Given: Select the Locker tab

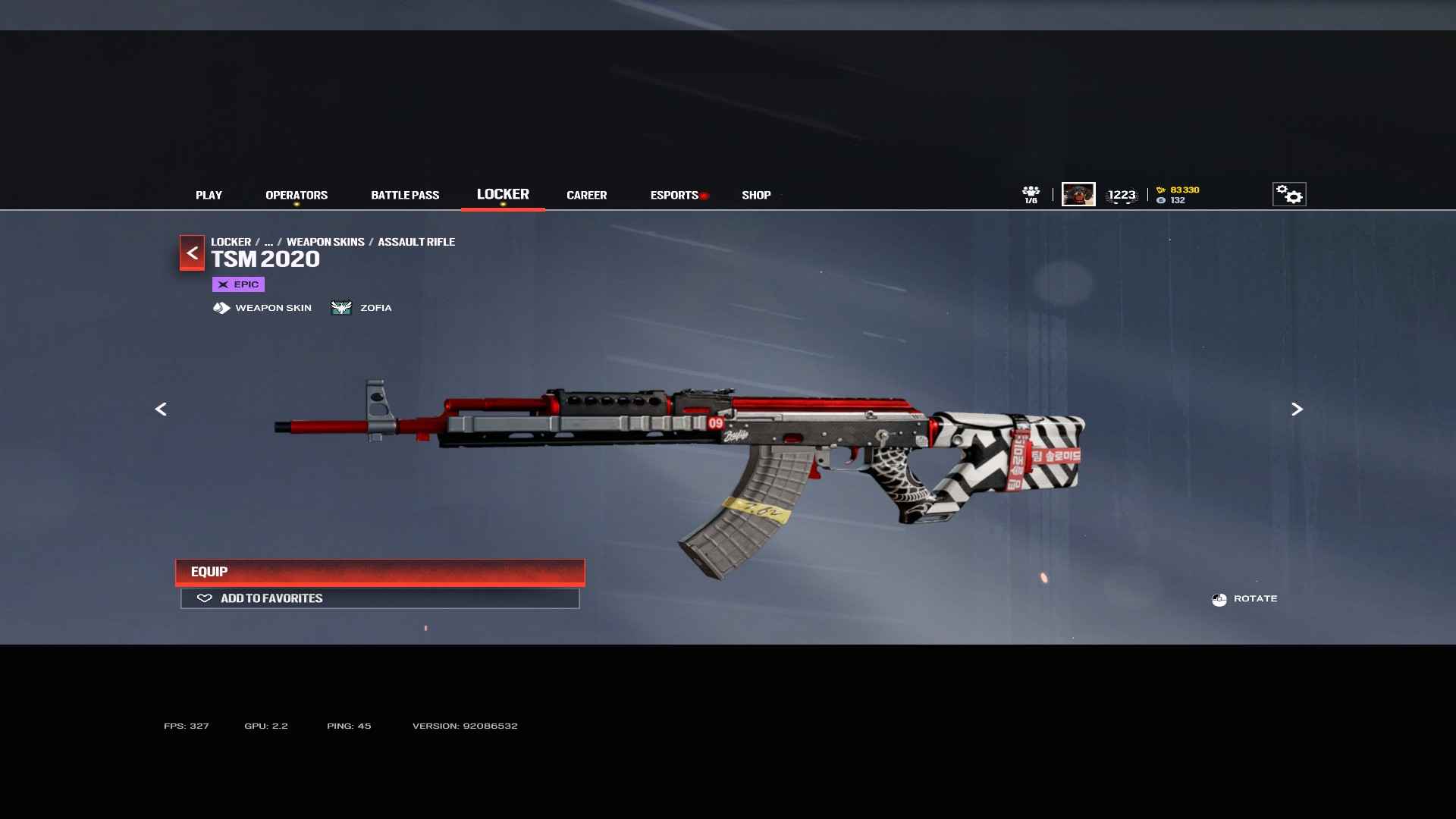Looking at the screenshot, I should pos(503,194).
